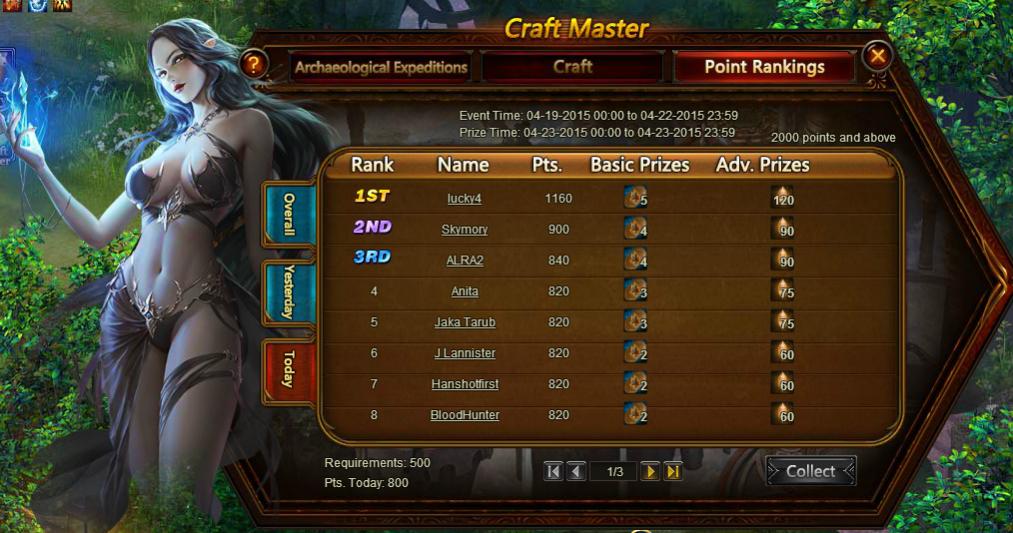The image size is (1013, 533).
Task: Collect the ranking prize
Action: pos(810,471)
